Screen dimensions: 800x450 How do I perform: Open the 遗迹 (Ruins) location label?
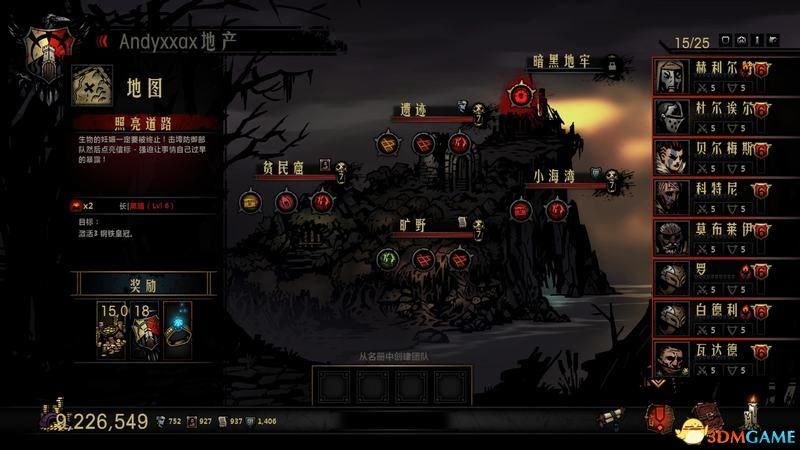pyautogui.click(x=419, y=110)
